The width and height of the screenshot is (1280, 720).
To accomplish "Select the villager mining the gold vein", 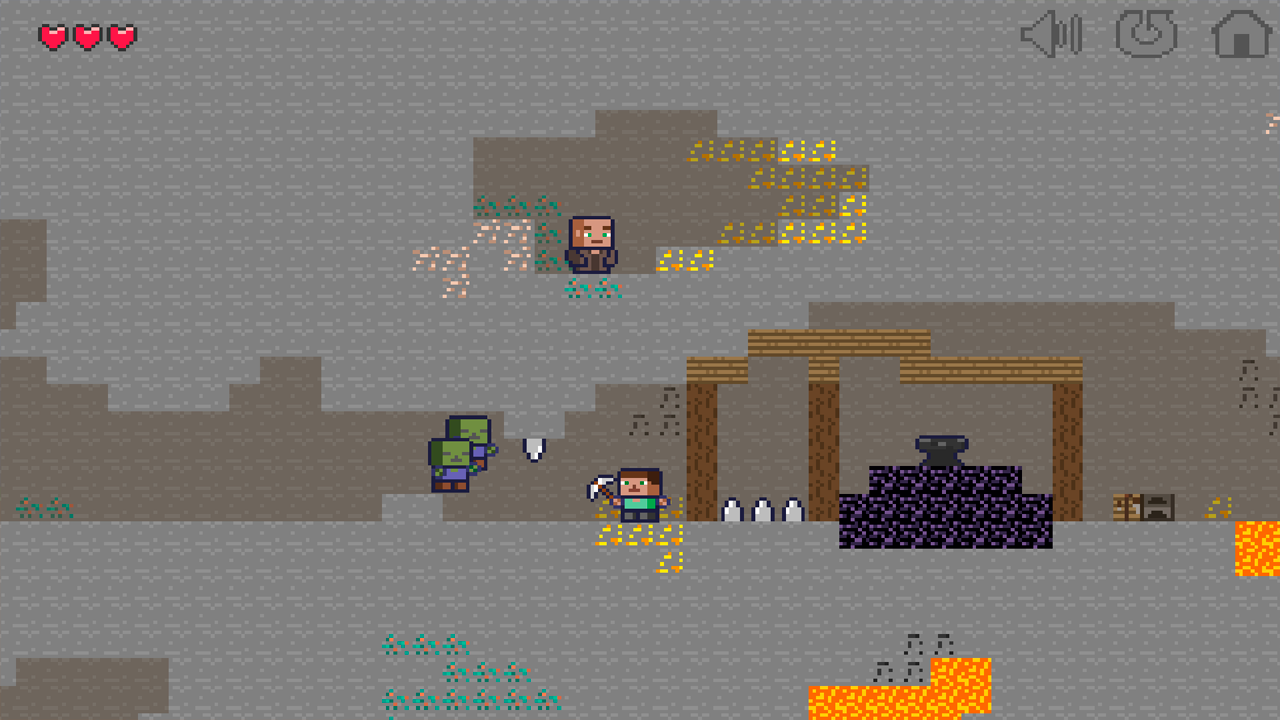I will tap(592, 243).
